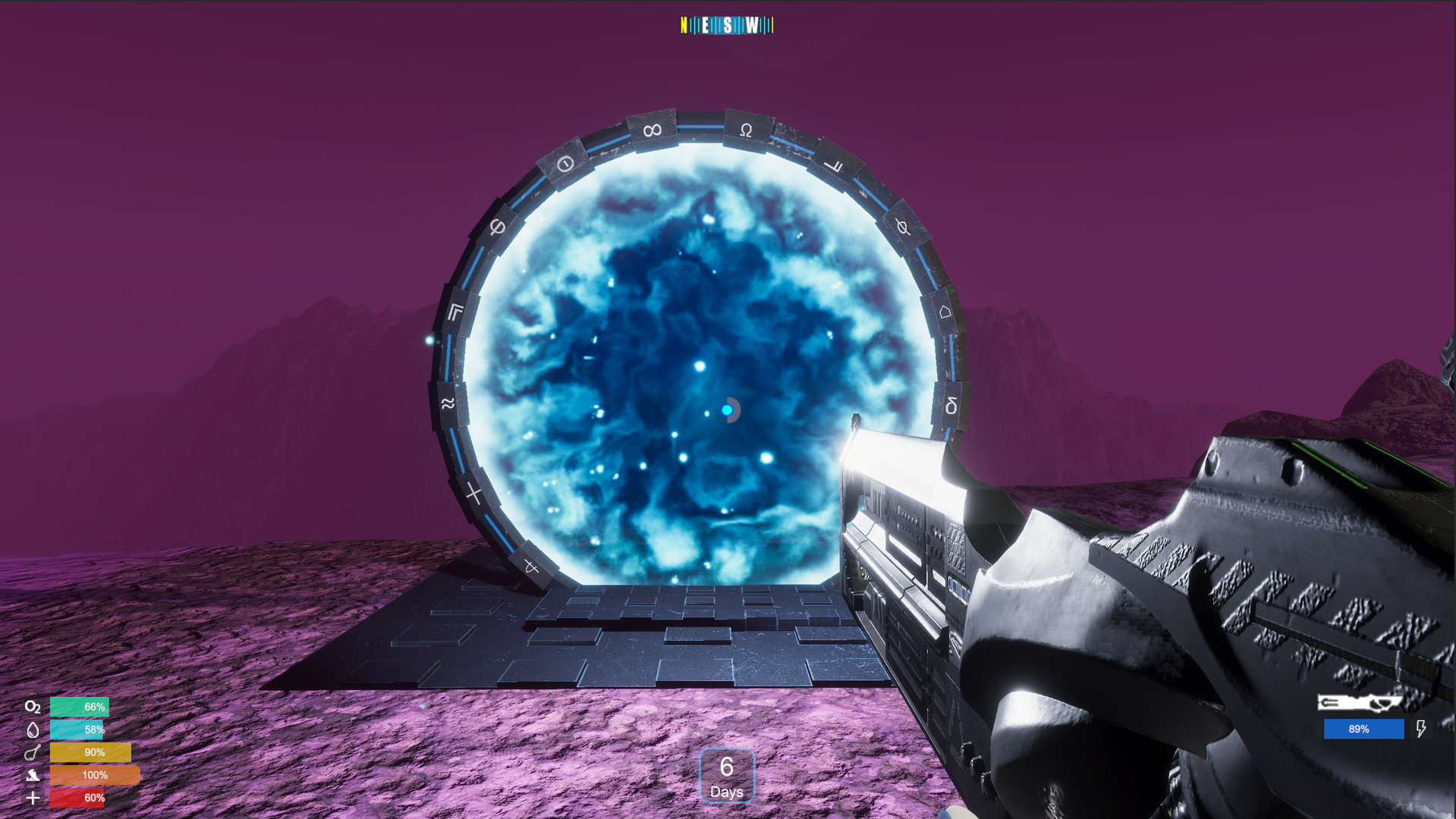Click the Phi glyph on the upper-left ring

[497, 227]
